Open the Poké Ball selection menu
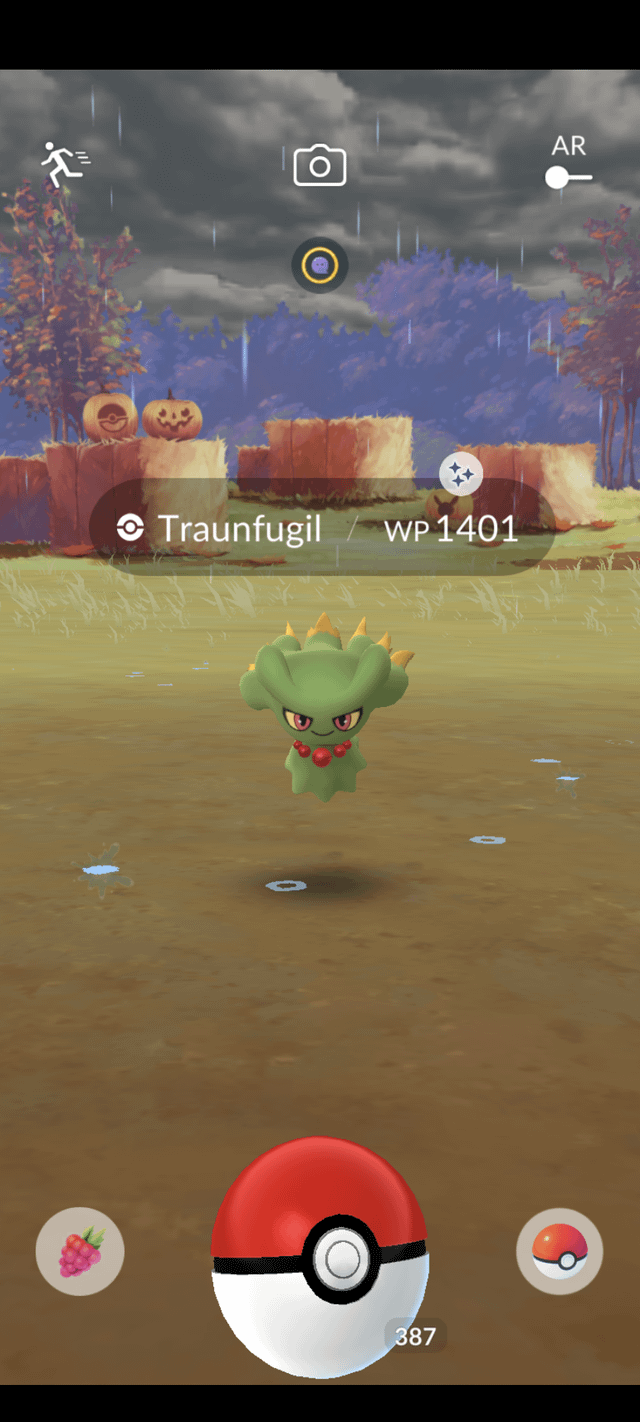This screenshot has width=640, height=1422. tap(559, 1252)
